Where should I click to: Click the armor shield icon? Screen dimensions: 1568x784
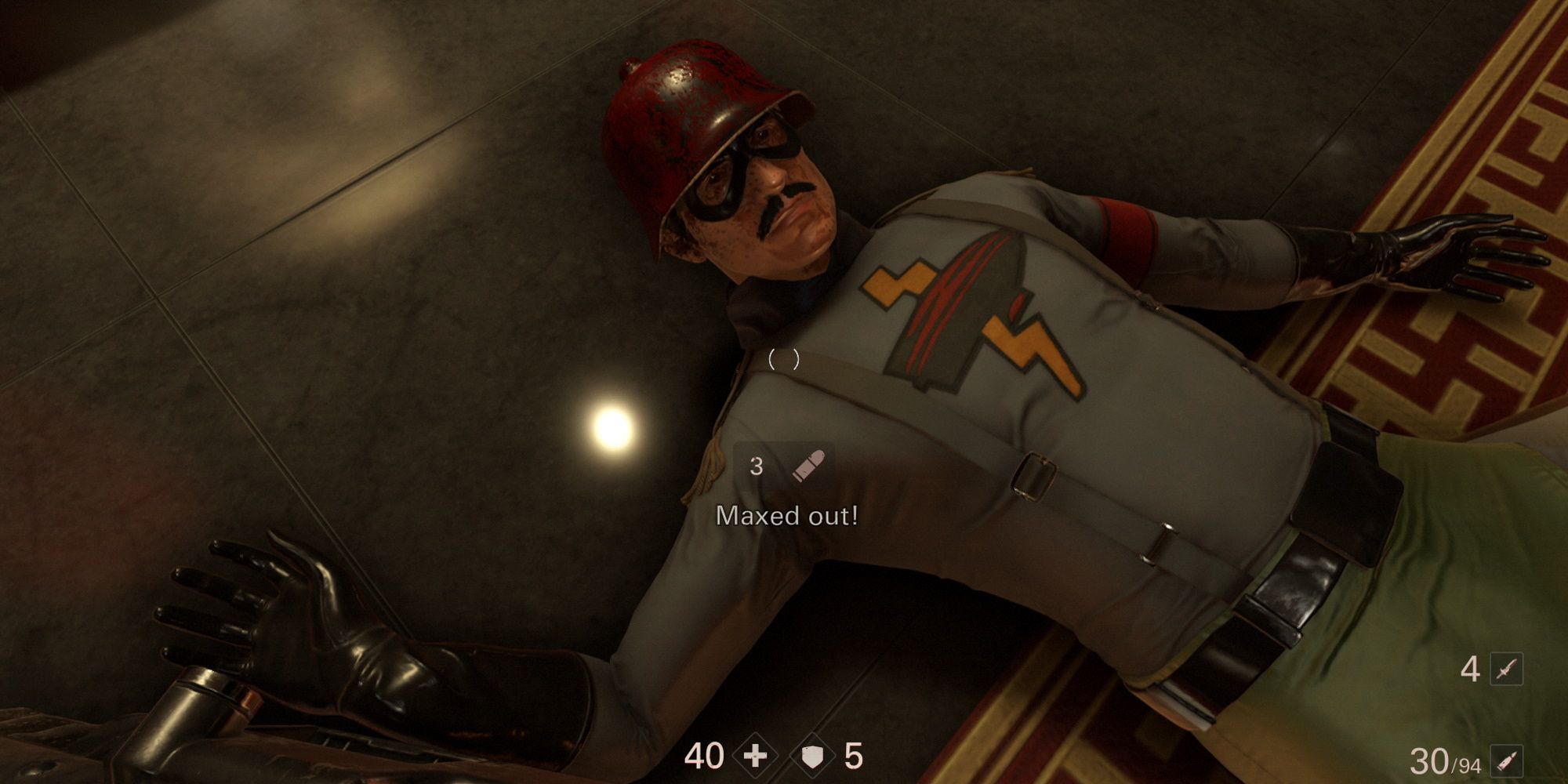(x=813, y=754)
